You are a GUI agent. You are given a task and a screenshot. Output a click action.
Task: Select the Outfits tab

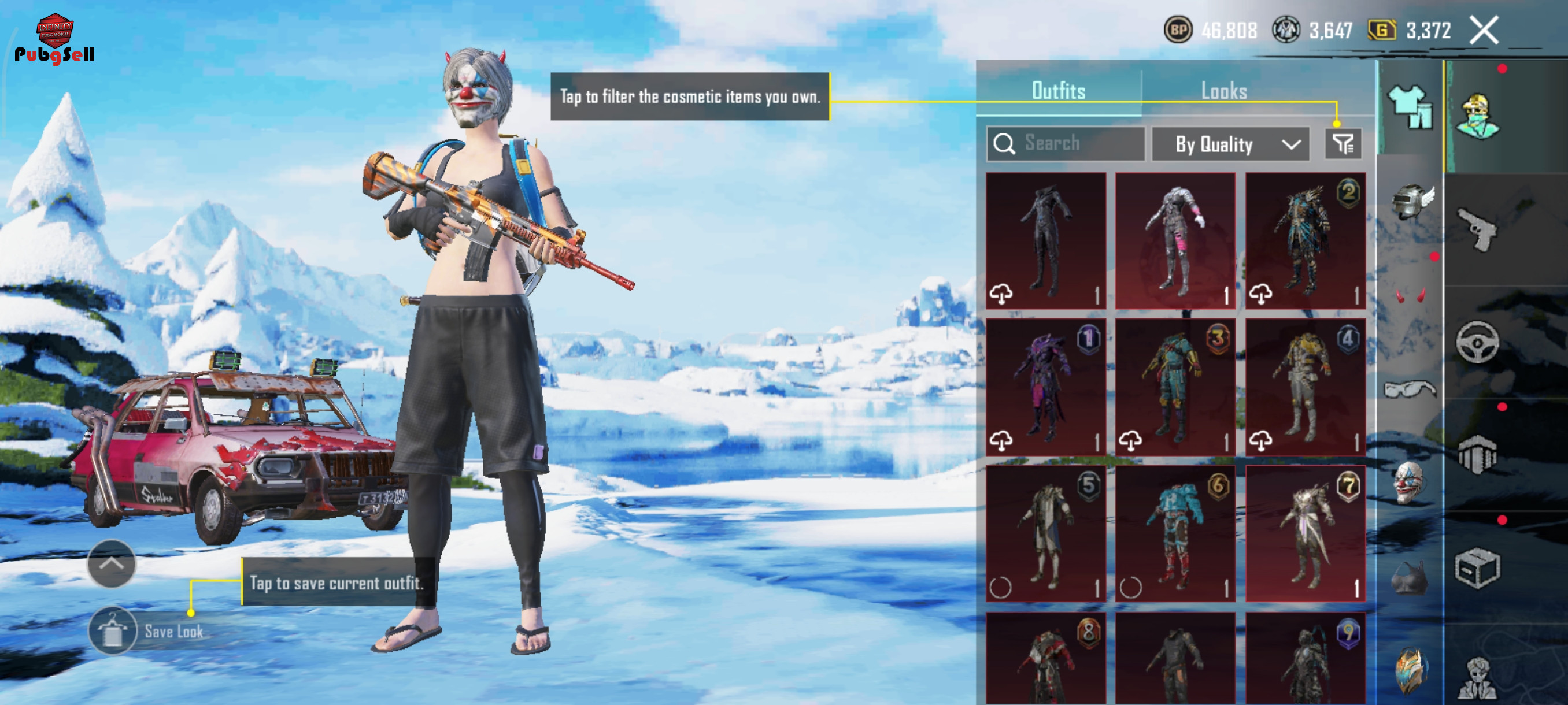tap(1058, 91)
